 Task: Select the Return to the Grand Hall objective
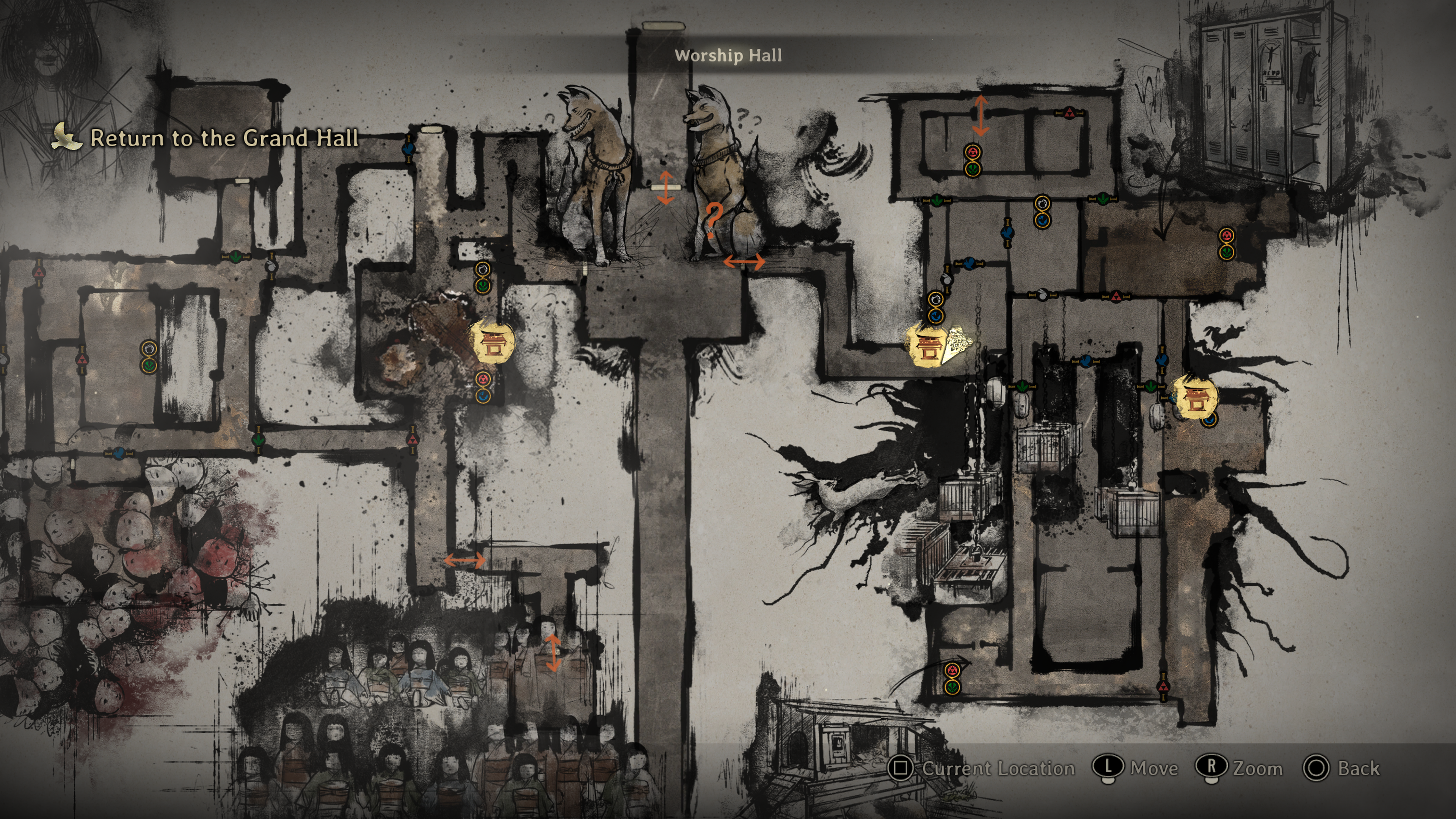click(224, 138)
